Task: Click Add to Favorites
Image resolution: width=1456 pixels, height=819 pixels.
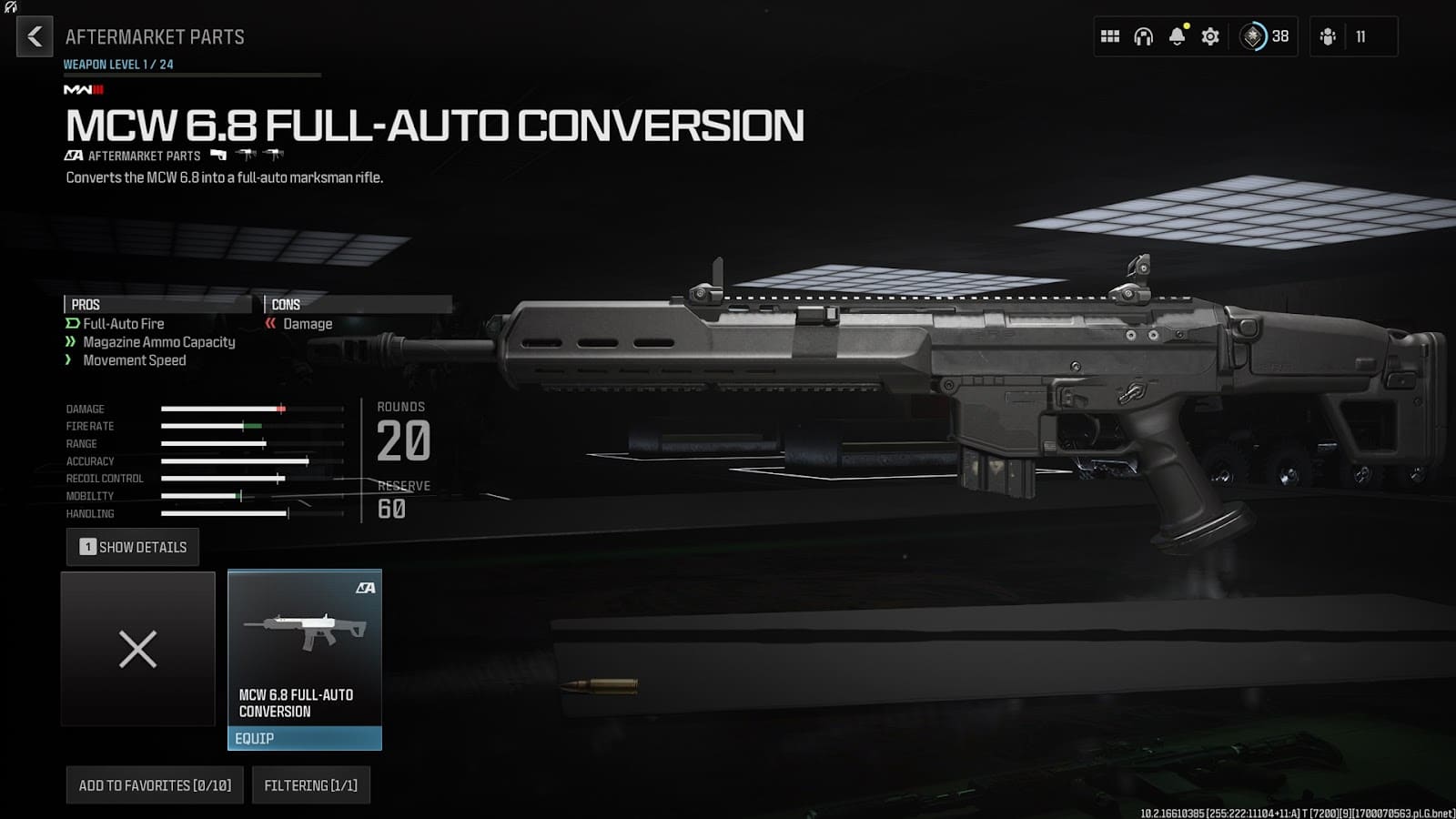Action: tap(153, 784)
